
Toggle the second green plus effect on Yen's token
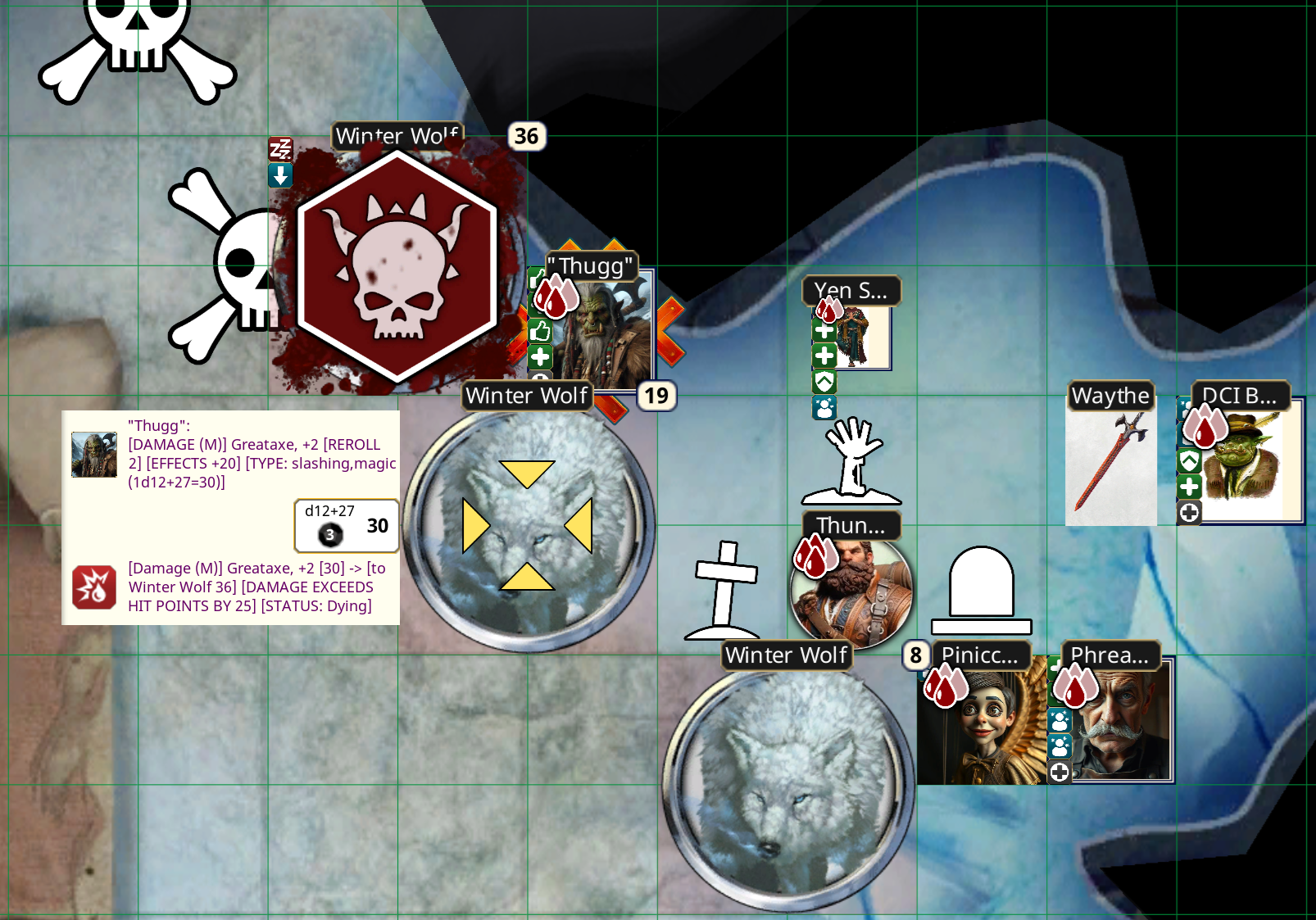824,354
